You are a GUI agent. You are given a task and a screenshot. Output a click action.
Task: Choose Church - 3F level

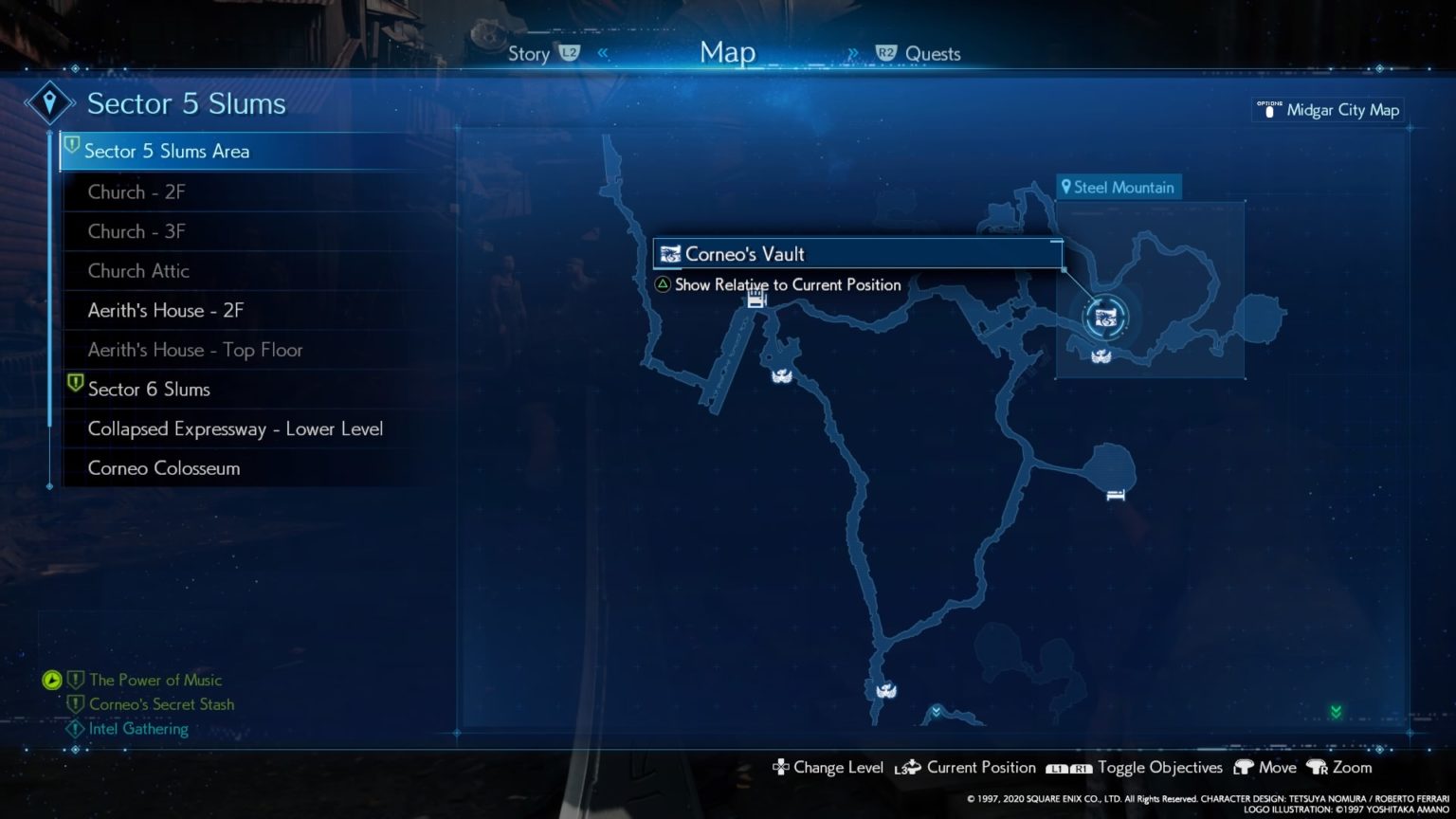tap(136, 232)
